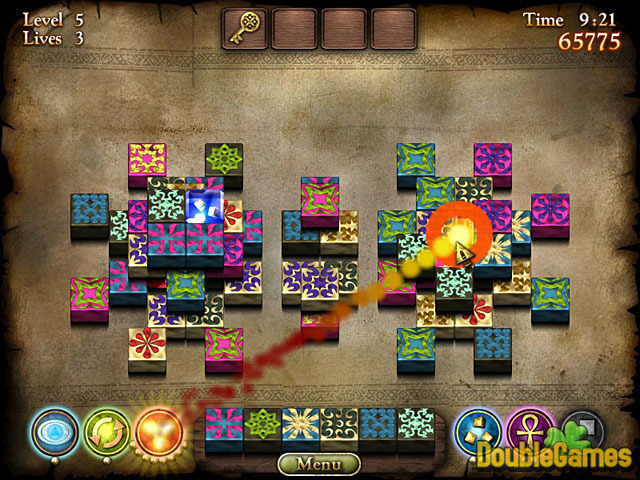Select the golden key in the top slot
This screenshot has height=480, width=640.
pos(245,28)
